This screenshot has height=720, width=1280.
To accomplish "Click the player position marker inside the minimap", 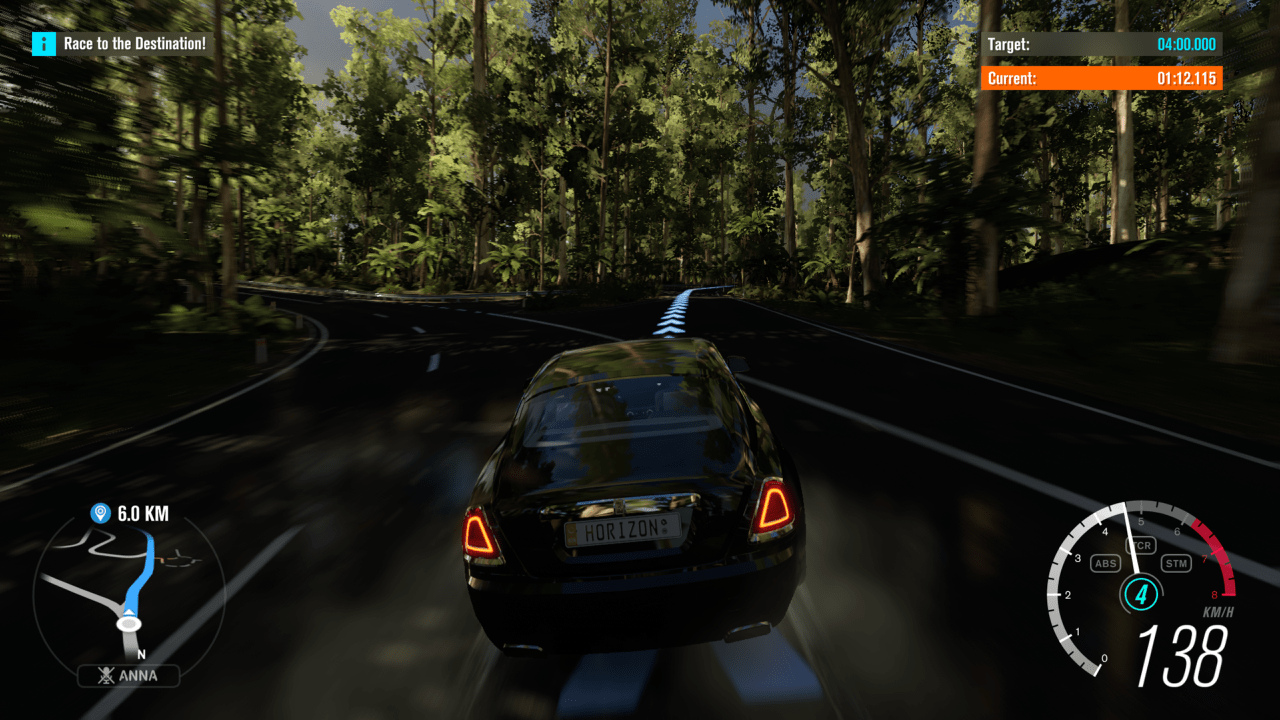I will 130,622.
